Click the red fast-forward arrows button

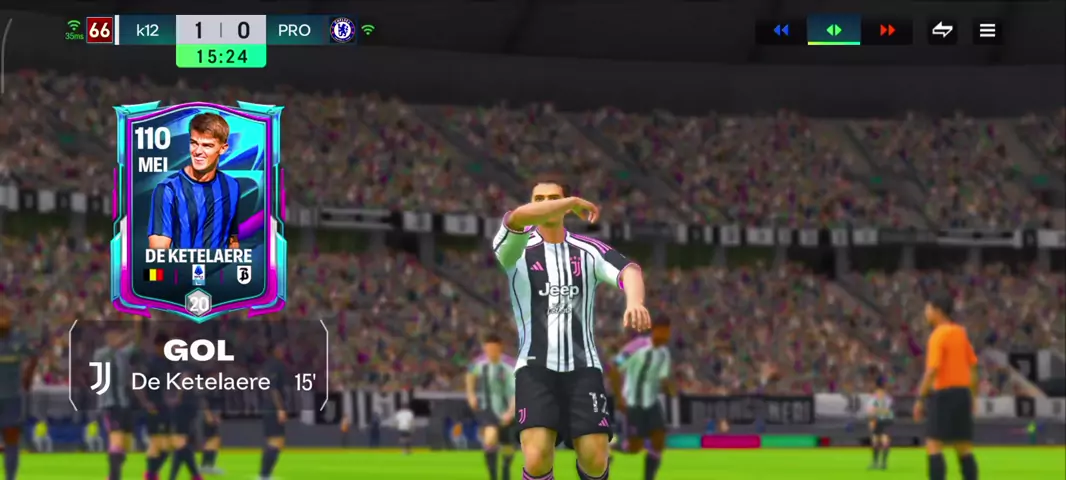887,30
